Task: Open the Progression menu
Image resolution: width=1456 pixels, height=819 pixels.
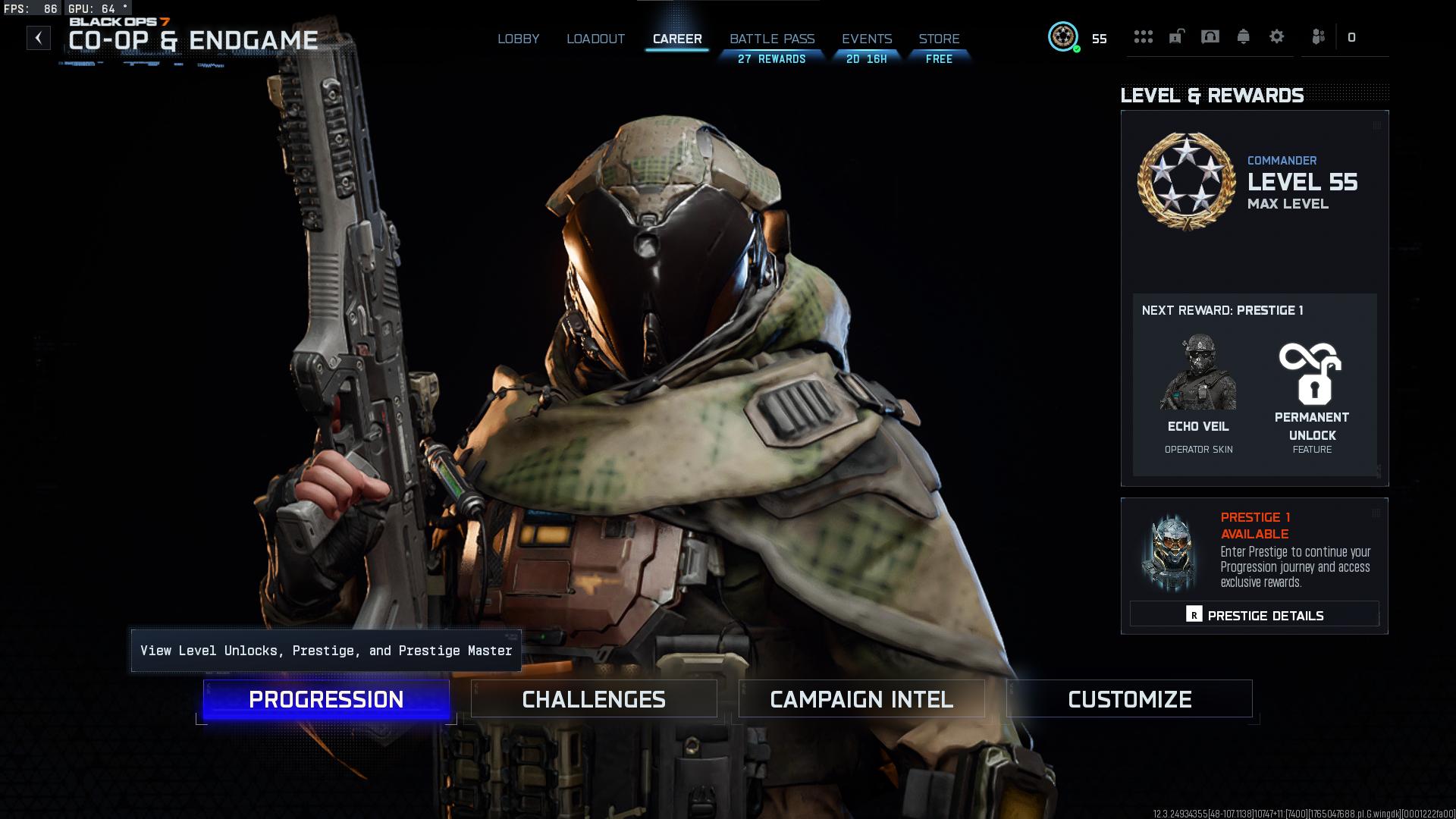Action: [326, 699]
